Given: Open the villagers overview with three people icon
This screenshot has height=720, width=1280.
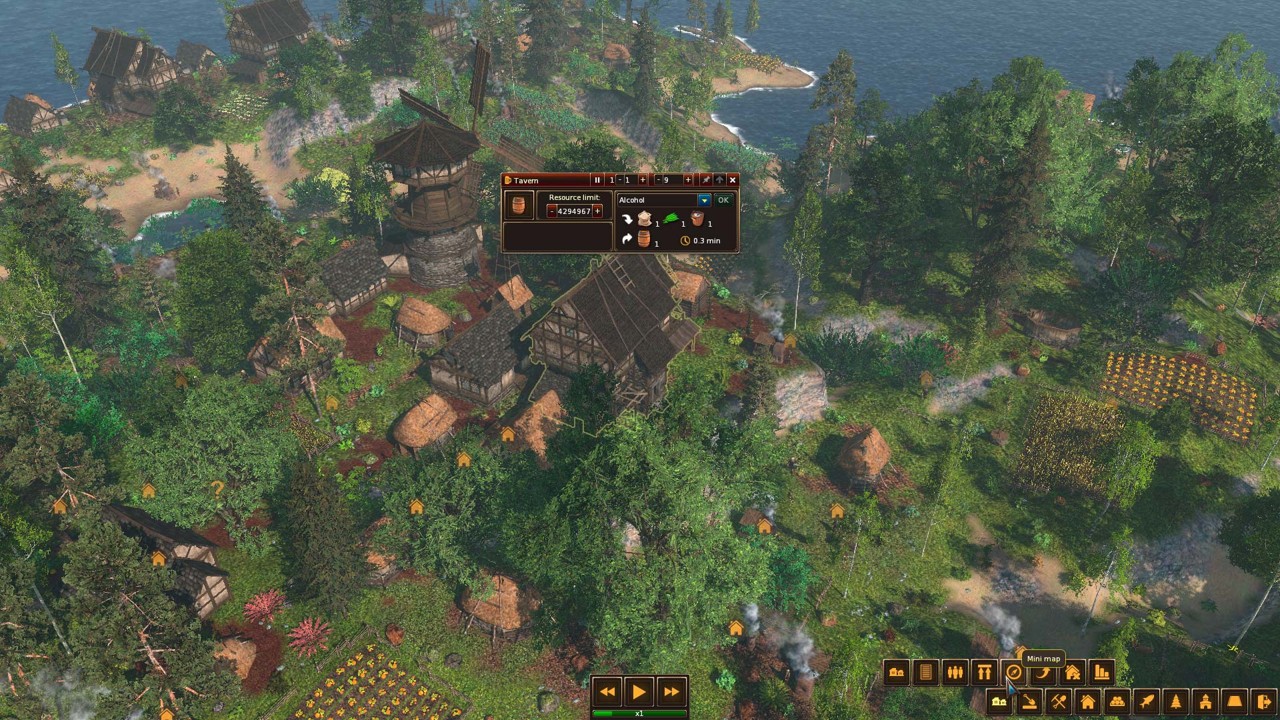Looking at the screenshot, I should (955, 673).
